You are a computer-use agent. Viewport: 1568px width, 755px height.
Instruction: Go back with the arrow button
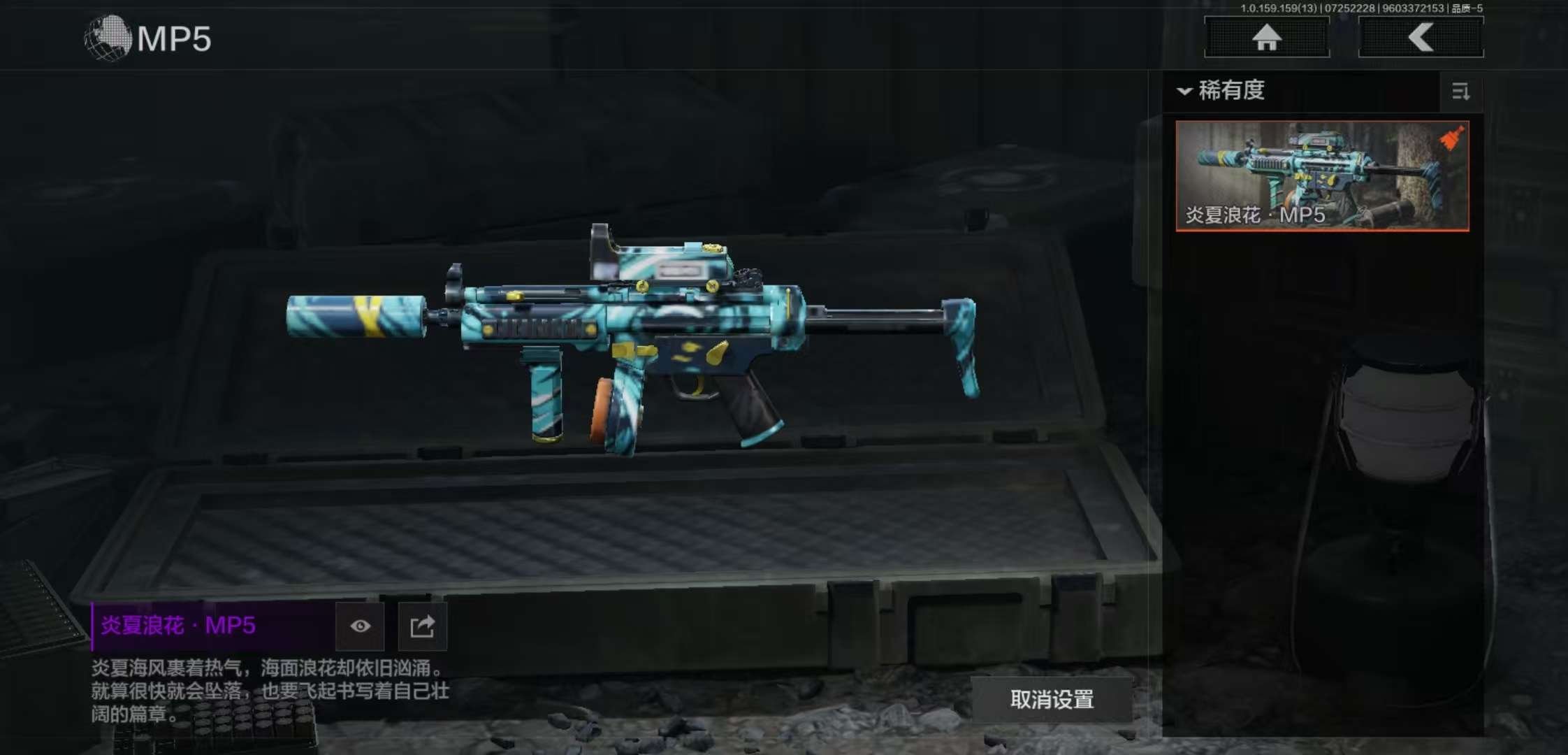[1421, 37]
